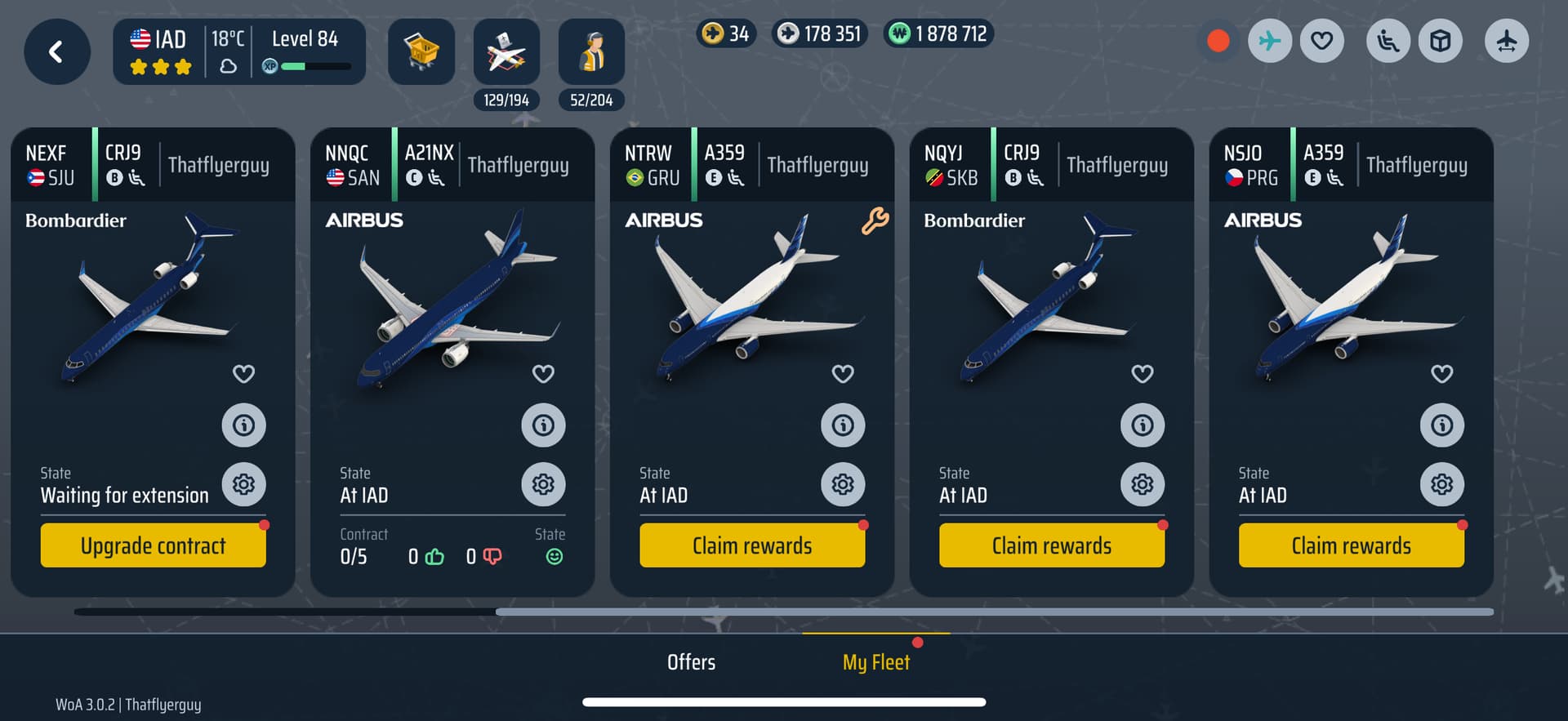Open gear settings for NNQC A21N
Image resolution: width=1568 pixels, height=721 pixels.
point(543,485)
